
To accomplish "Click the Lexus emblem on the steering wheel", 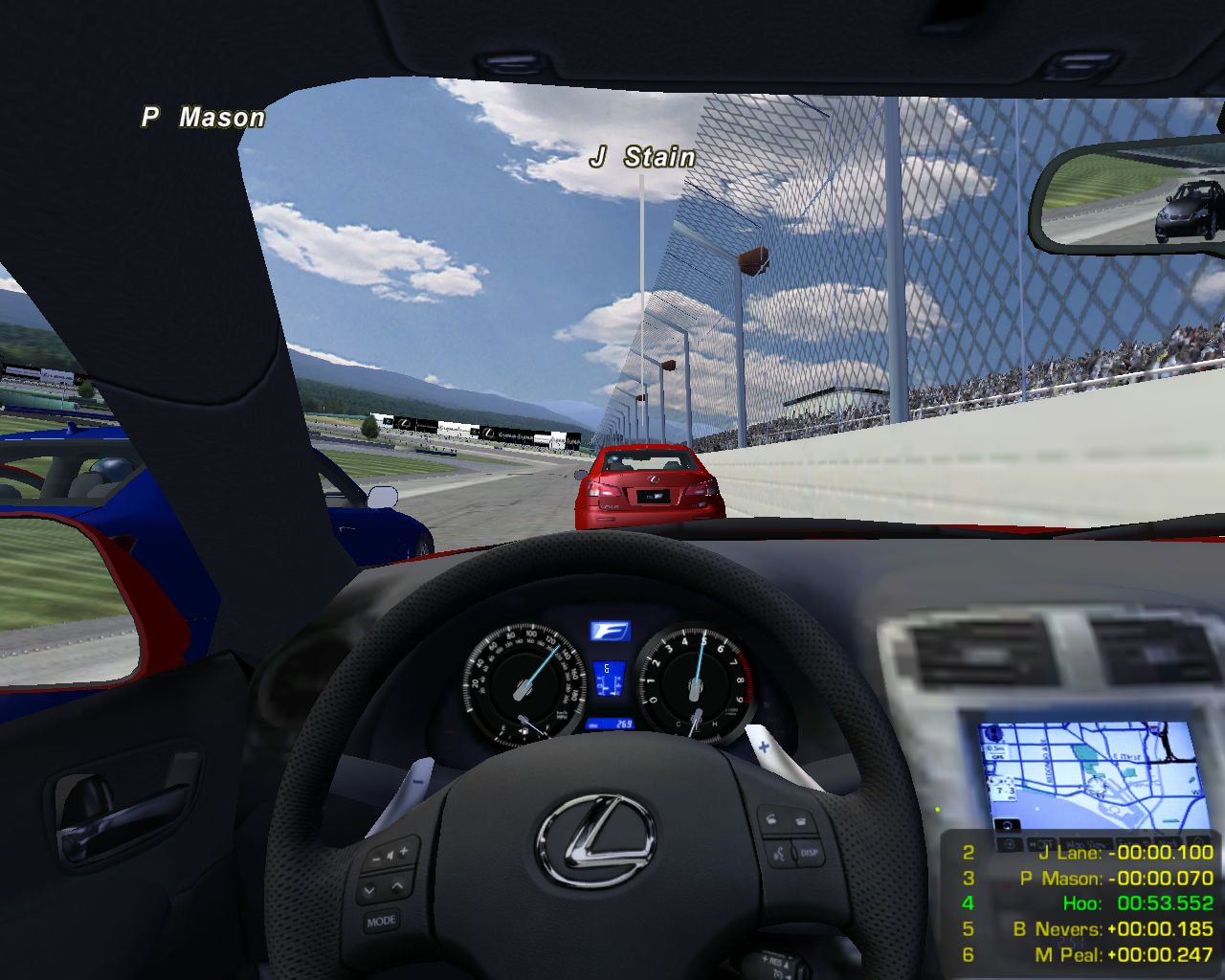I will (593, 842).
